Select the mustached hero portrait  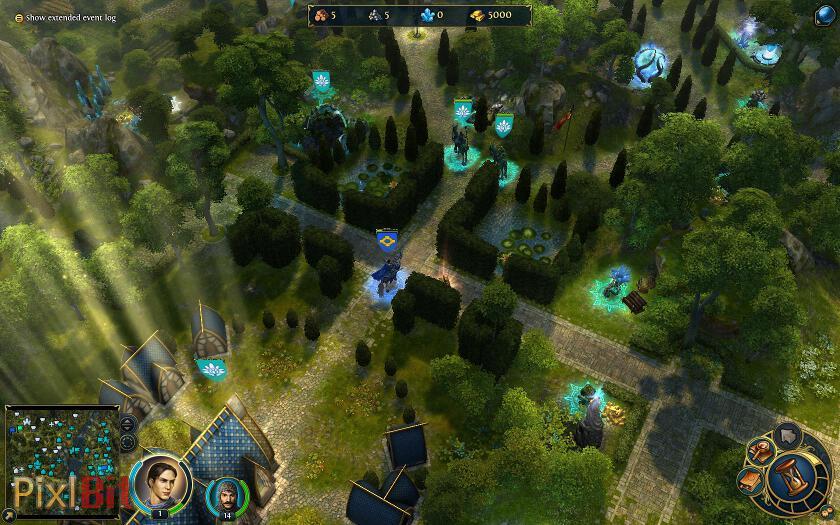tap(226, 496)
